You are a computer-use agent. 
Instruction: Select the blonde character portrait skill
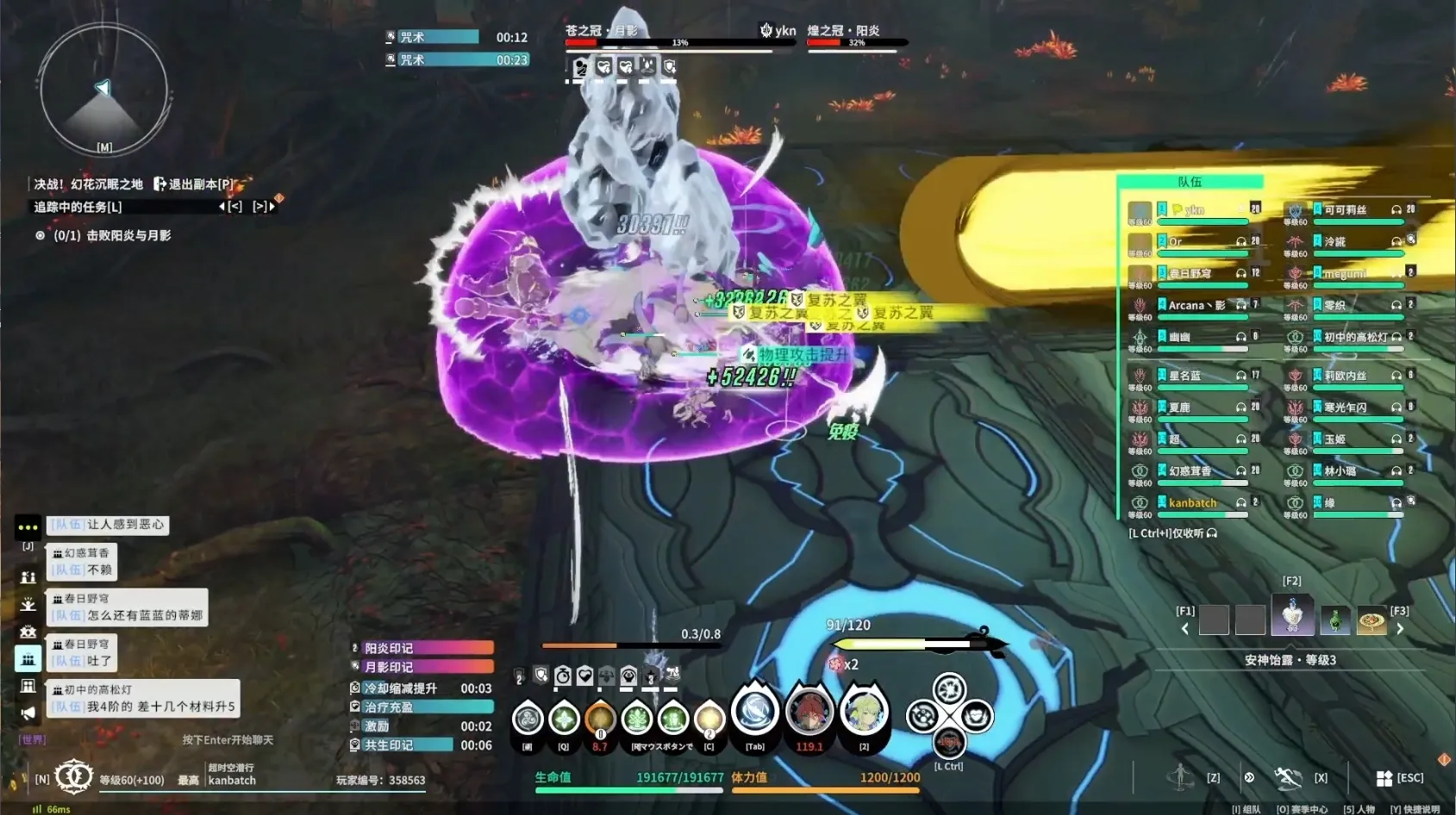coord(864,713)
